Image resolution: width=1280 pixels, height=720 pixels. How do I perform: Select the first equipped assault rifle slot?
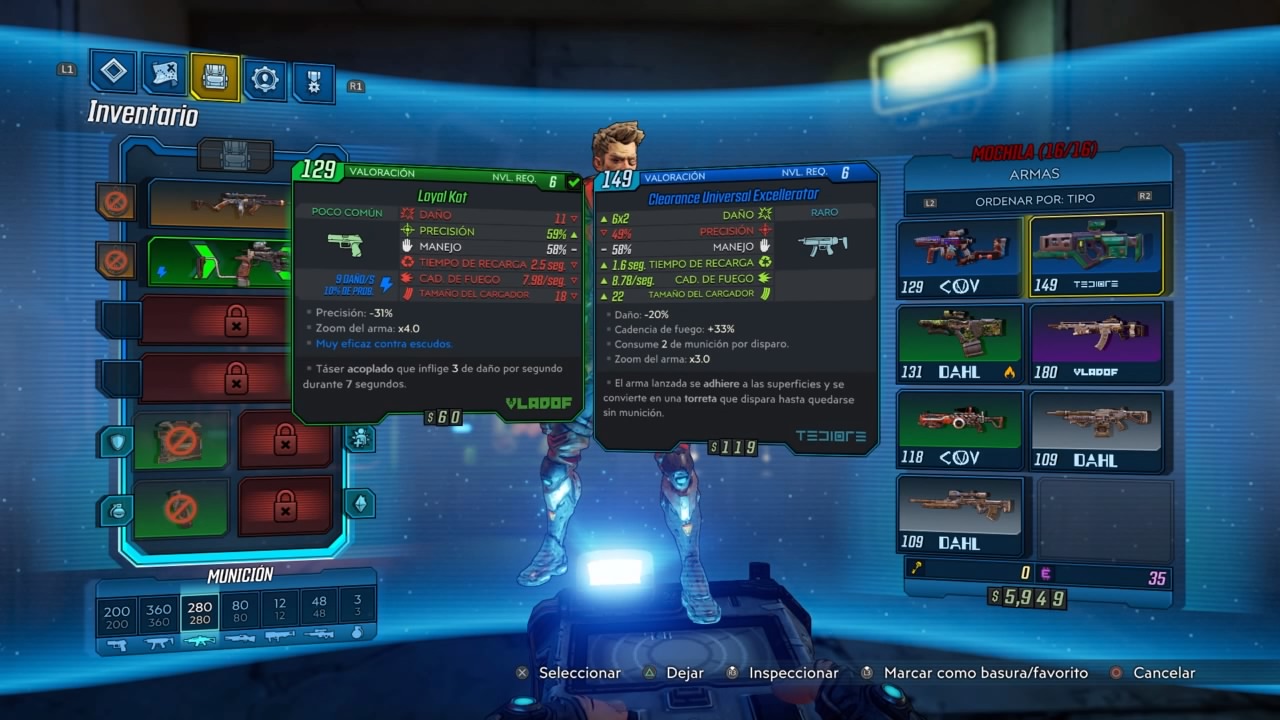(x=220, y=203)
